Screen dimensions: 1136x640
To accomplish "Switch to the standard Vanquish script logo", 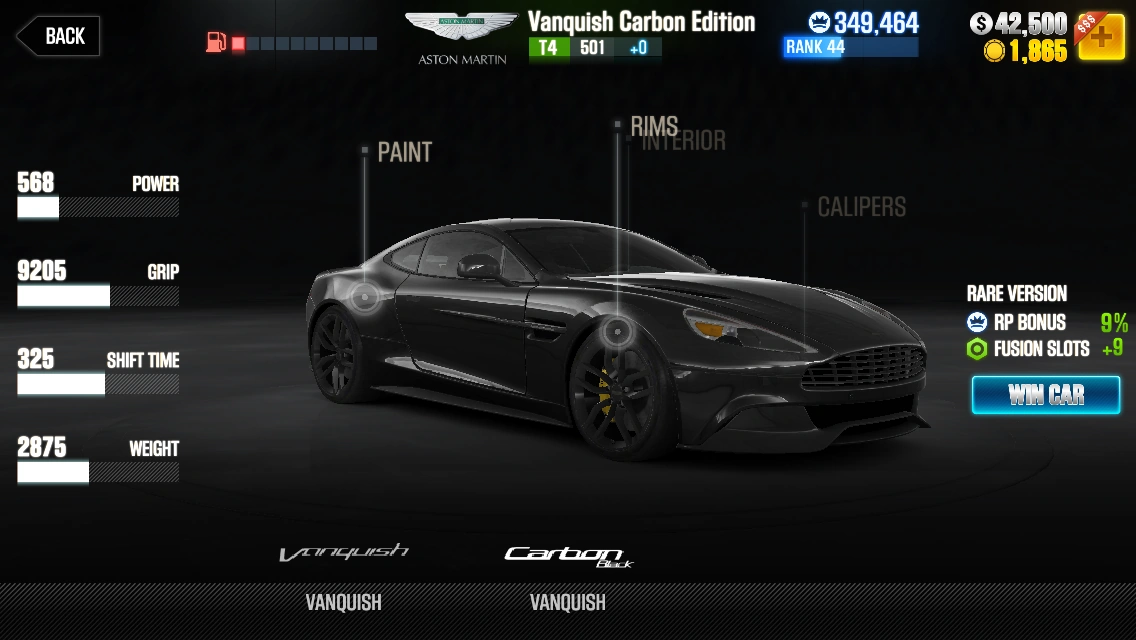I will tap(343, 553).
